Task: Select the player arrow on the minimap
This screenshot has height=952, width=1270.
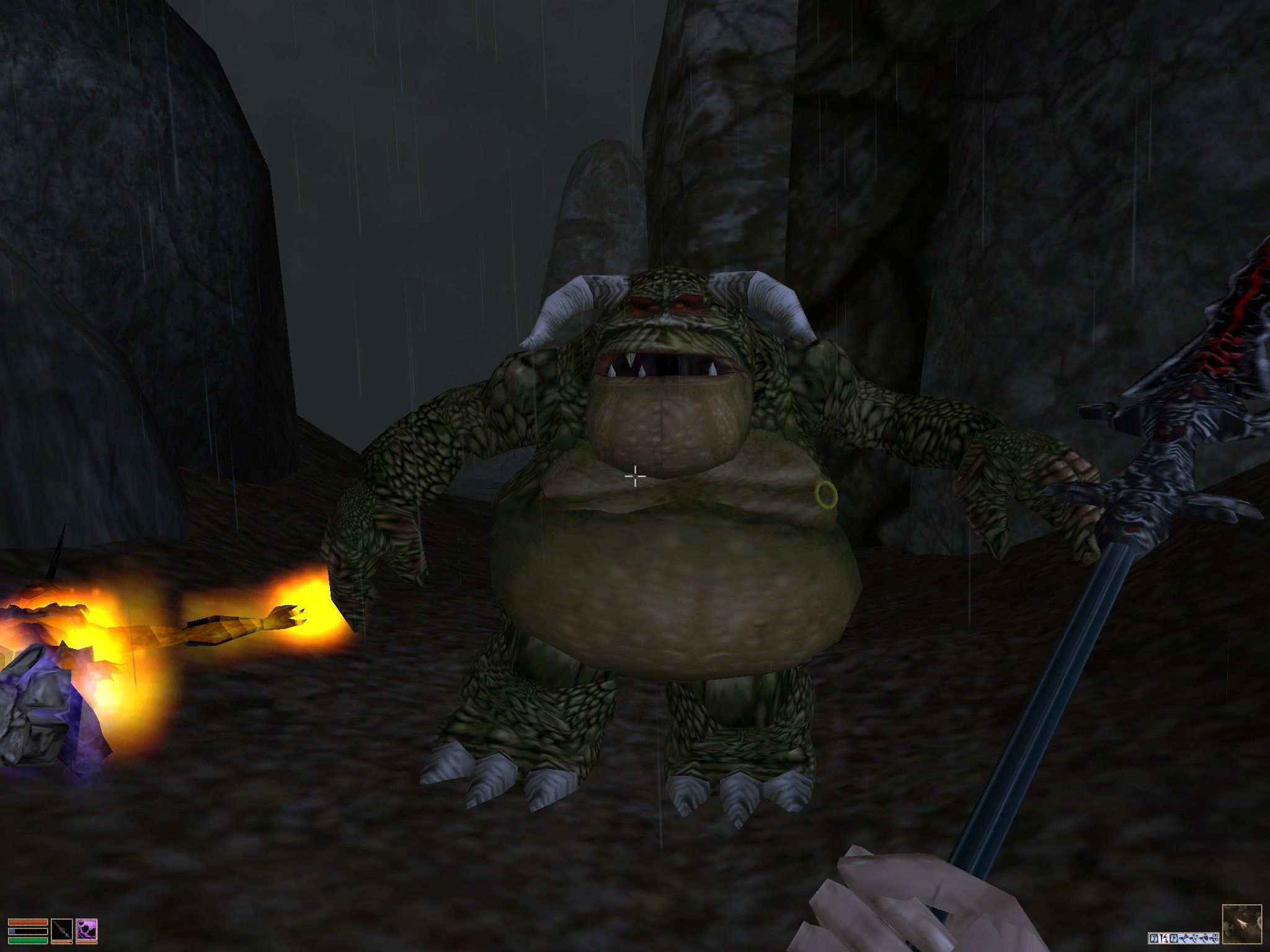Action: point(1243,923)
